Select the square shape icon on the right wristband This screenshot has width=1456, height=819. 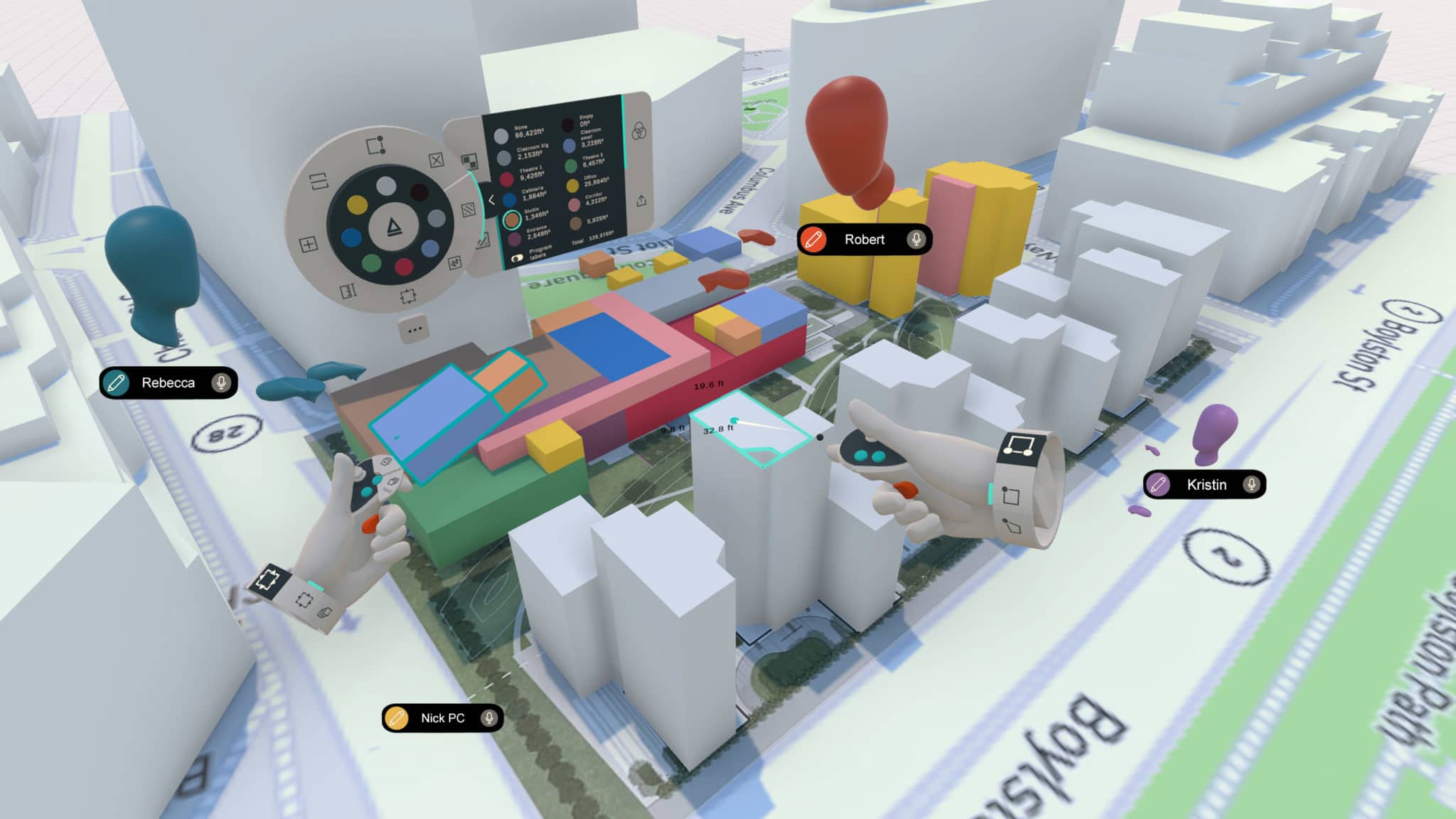tap(1010, 494)
